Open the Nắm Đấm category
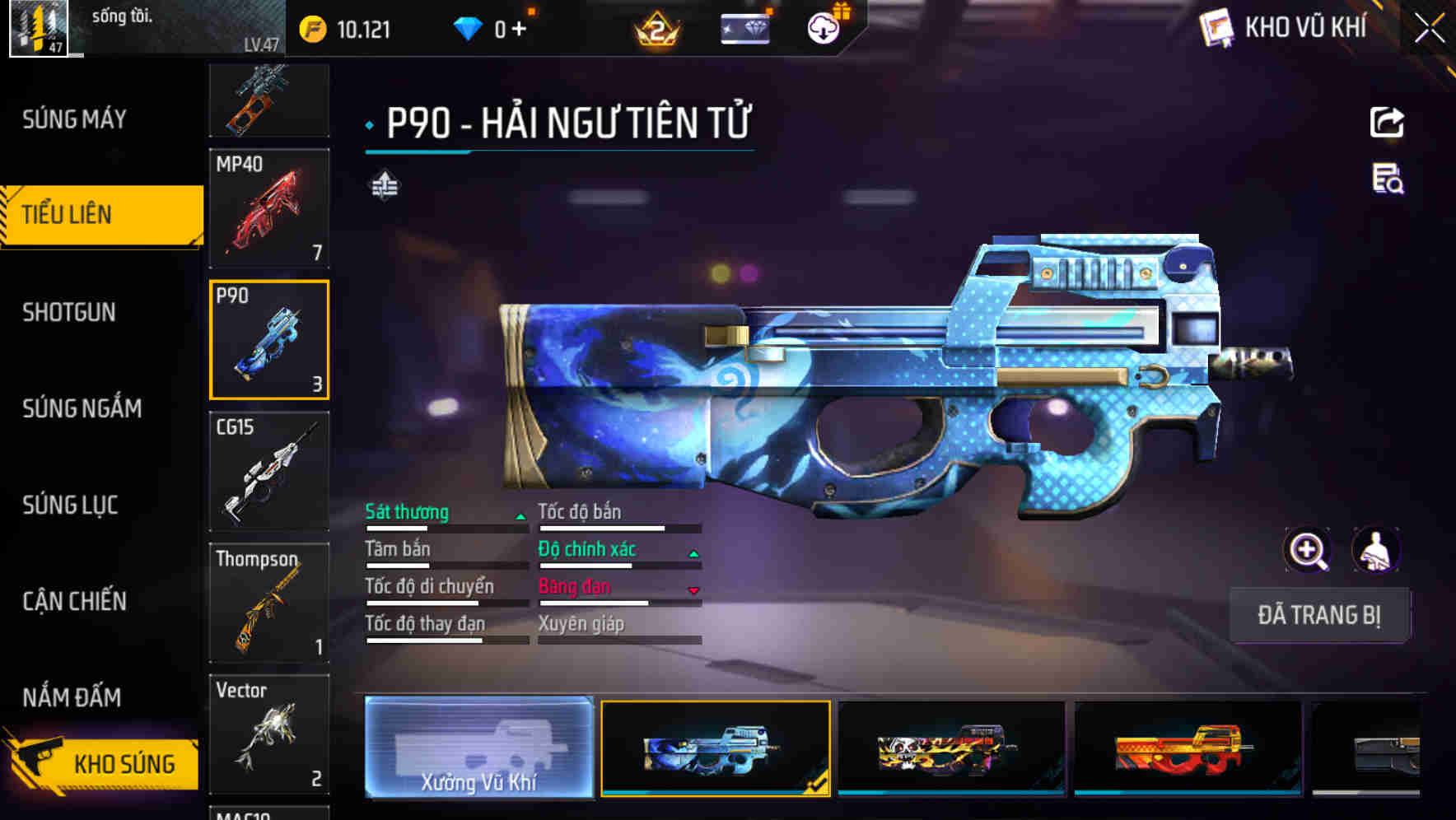The height and width of the screenshot is (820, 1456). 72,697
